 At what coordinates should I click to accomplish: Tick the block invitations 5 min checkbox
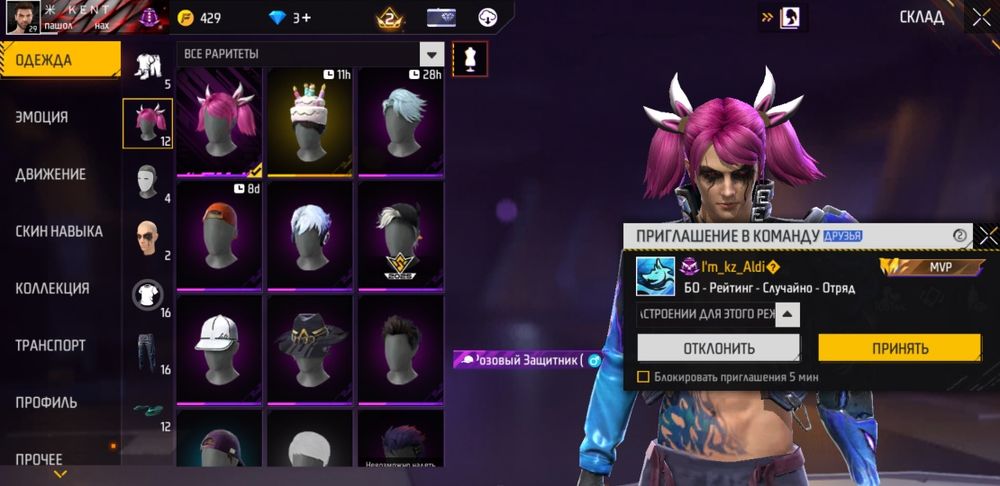[x=643, y=377]
